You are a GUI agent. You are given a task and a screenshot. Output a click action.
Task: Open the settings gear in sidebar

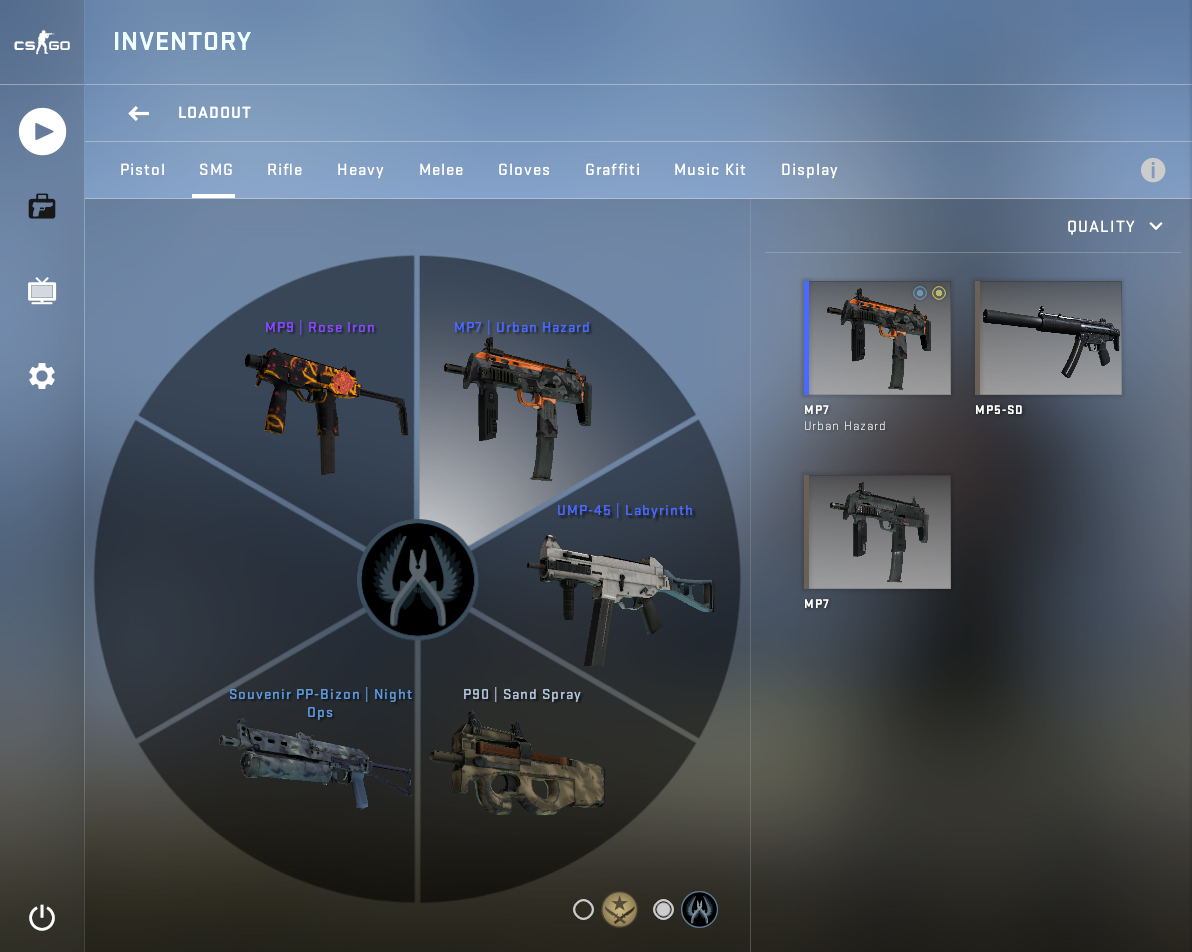(x=42, y=377)
